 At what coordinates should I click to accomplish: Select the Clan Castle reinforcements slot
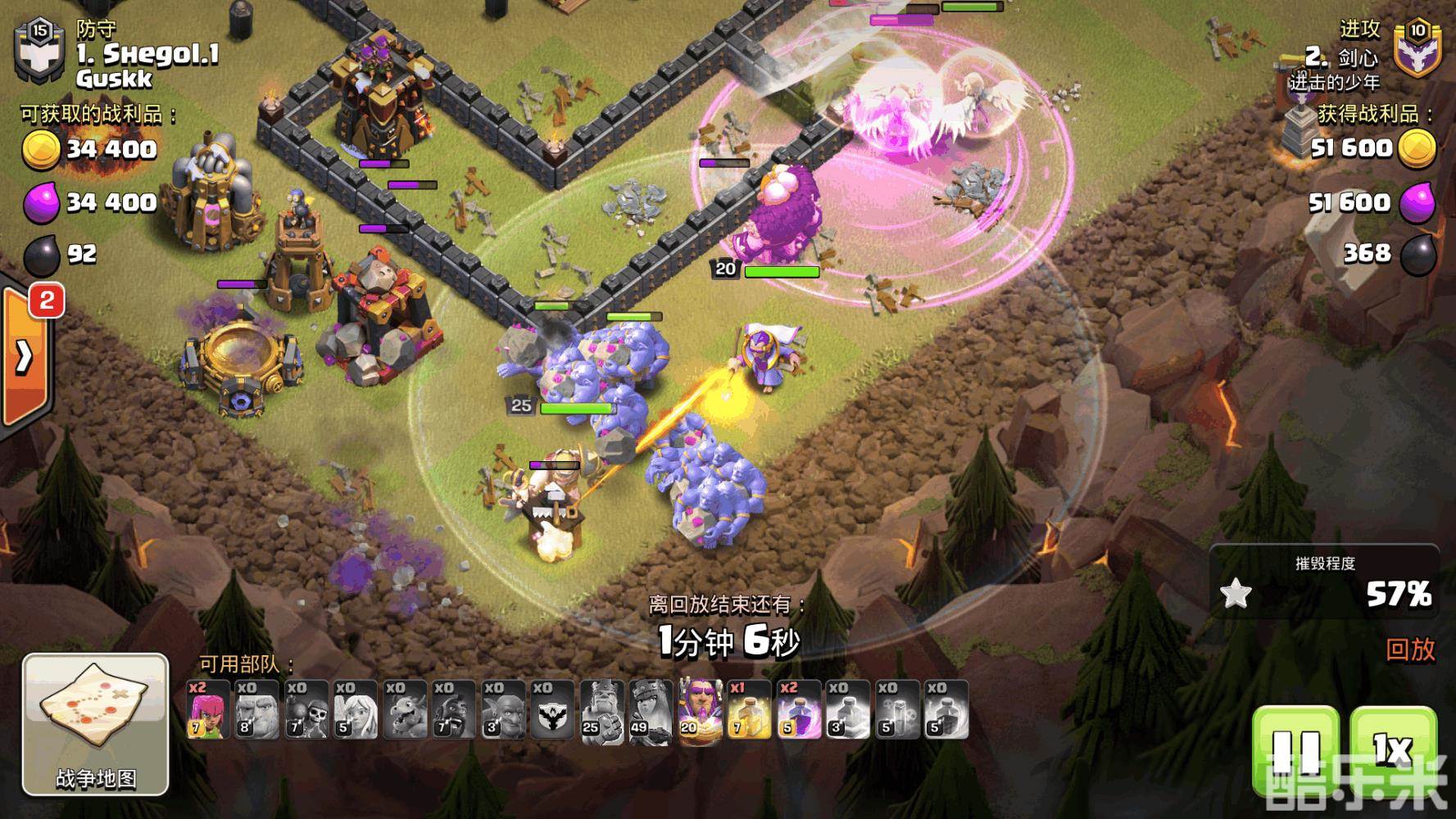pyautogui.click(x=552, y=710)
